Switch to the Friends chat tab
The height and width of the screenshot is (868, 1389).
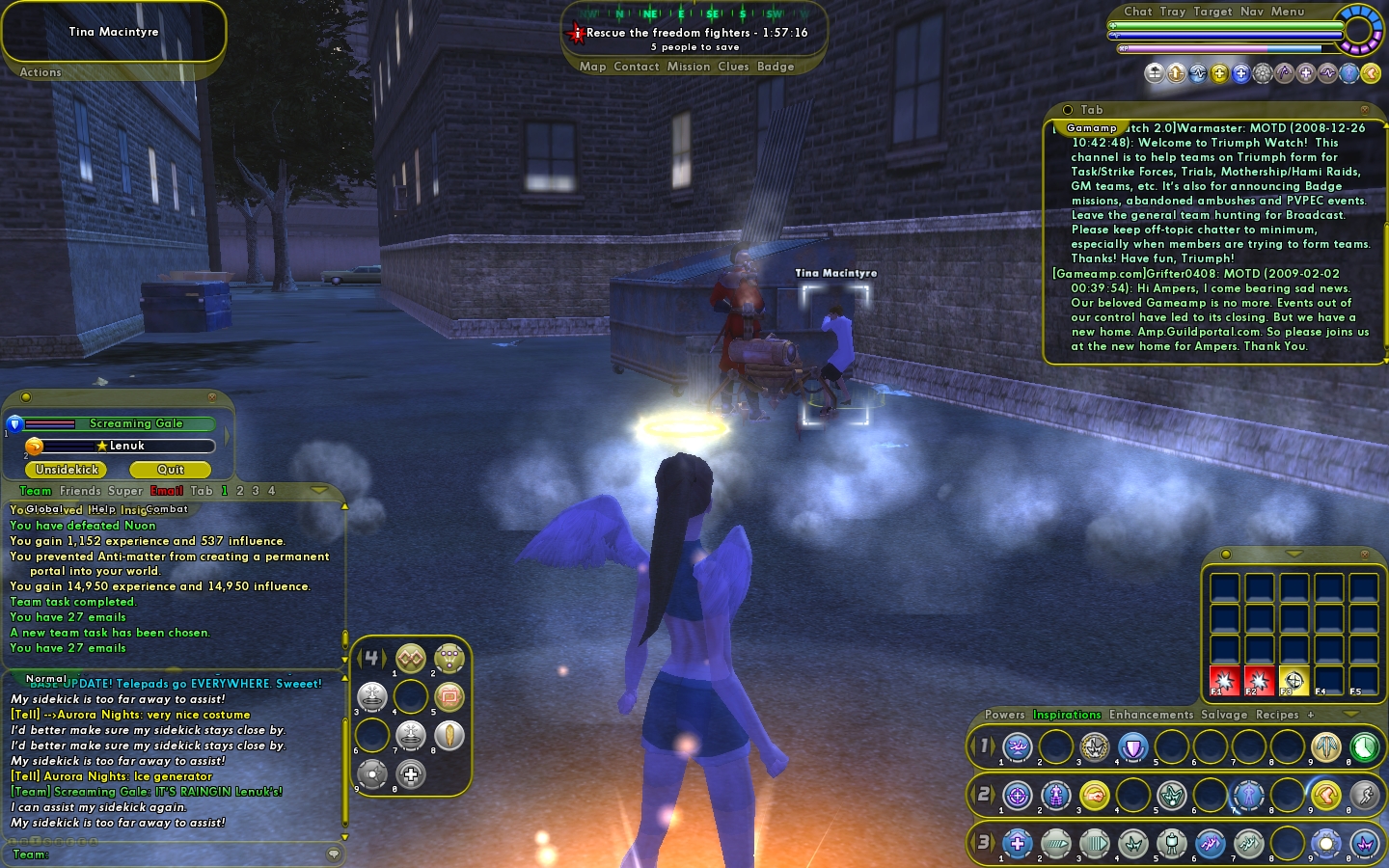pos(79,491)
